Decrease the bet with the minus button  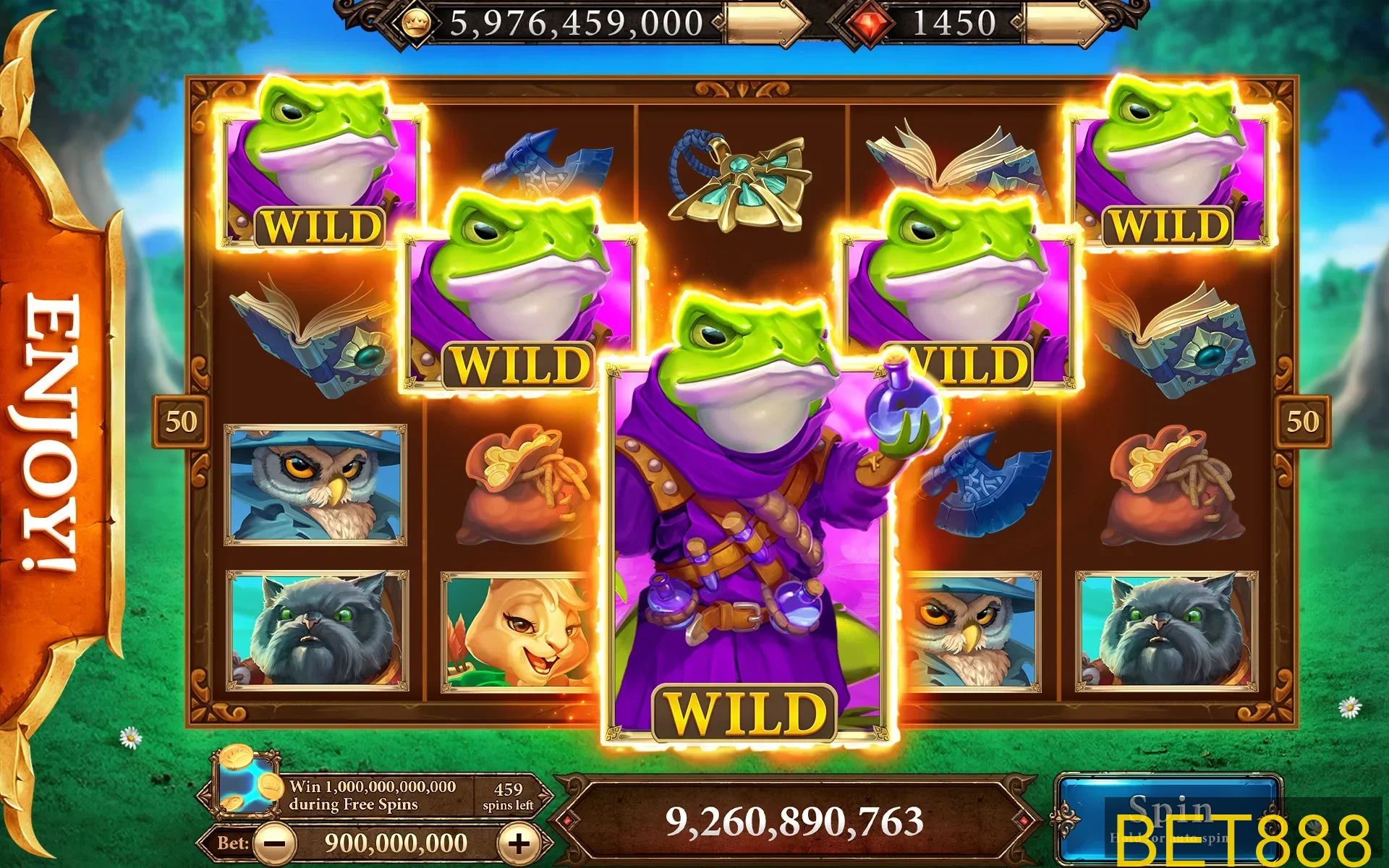pos(276,843)
